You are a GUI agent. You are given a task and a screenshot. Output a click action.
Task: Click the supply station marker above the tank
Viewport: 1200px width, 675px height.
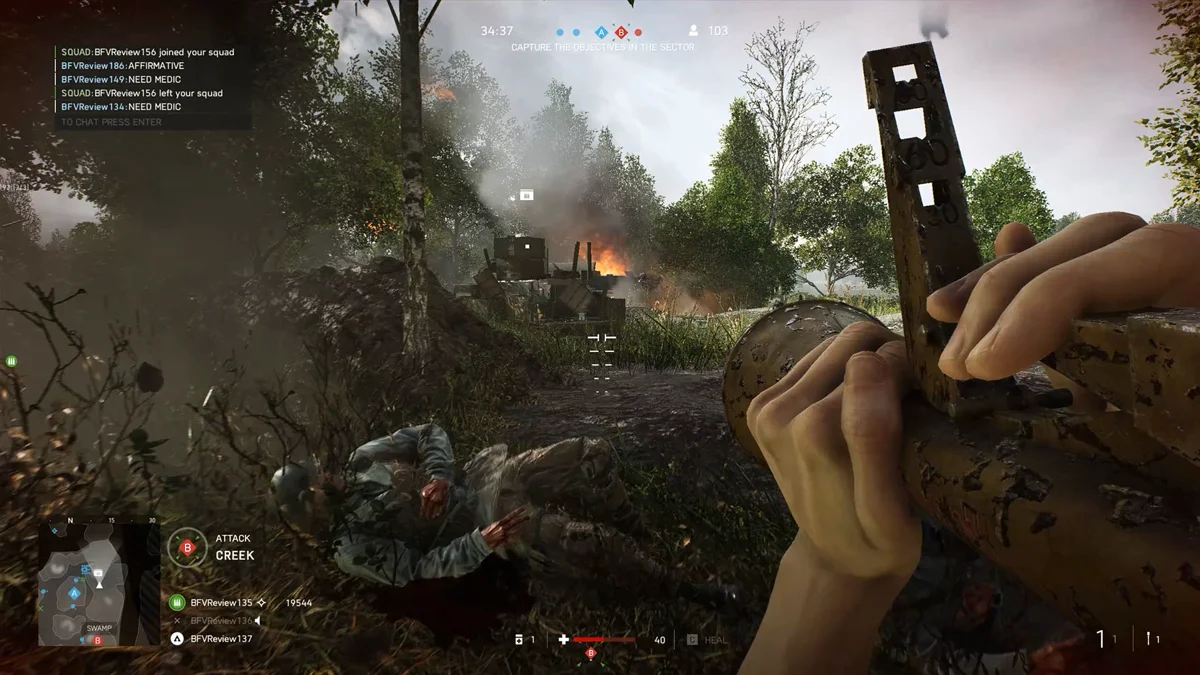coord(526,194)
